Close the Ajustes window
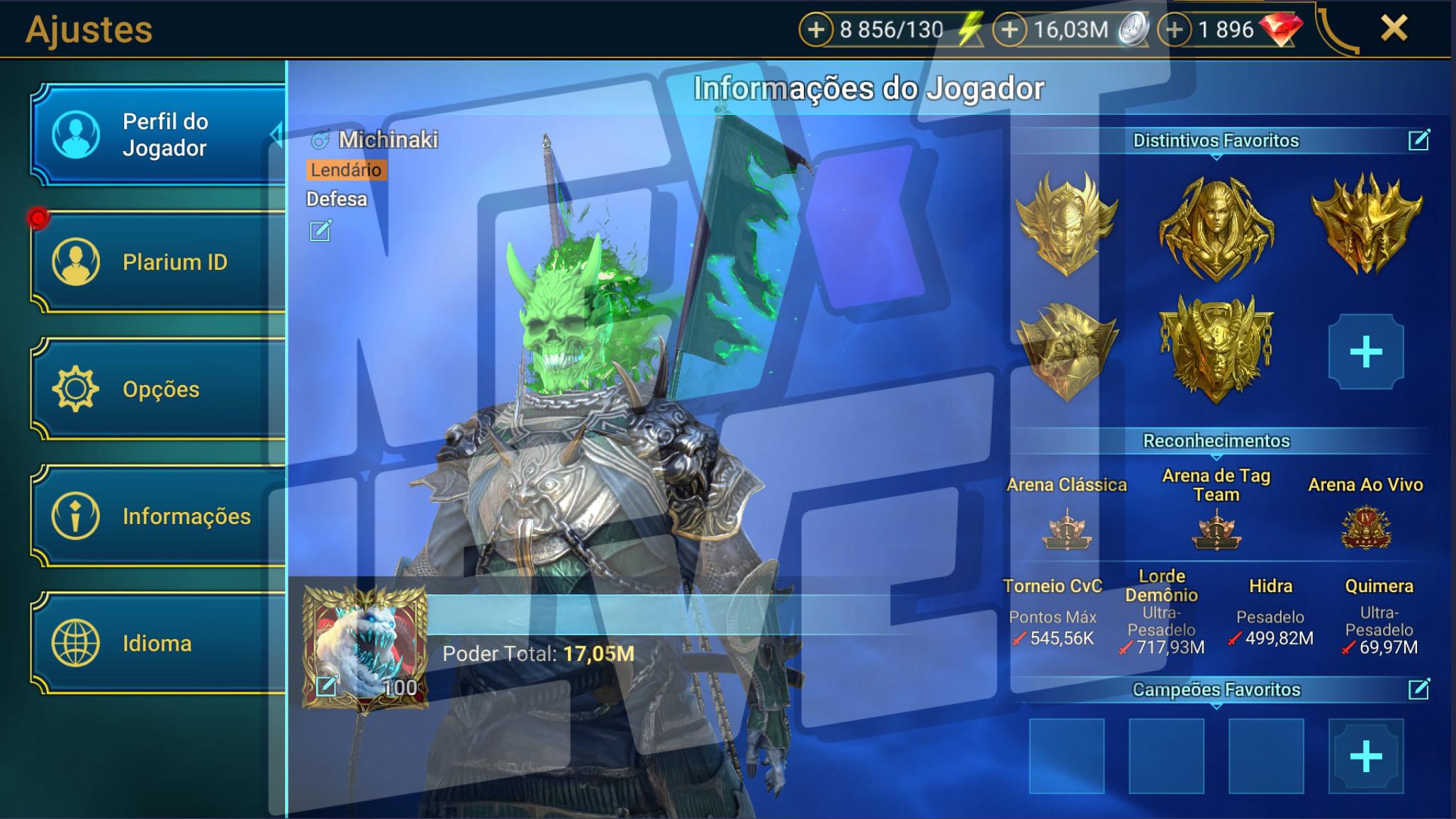This screenshot has width=1456, height=819. pos(1394,28)
